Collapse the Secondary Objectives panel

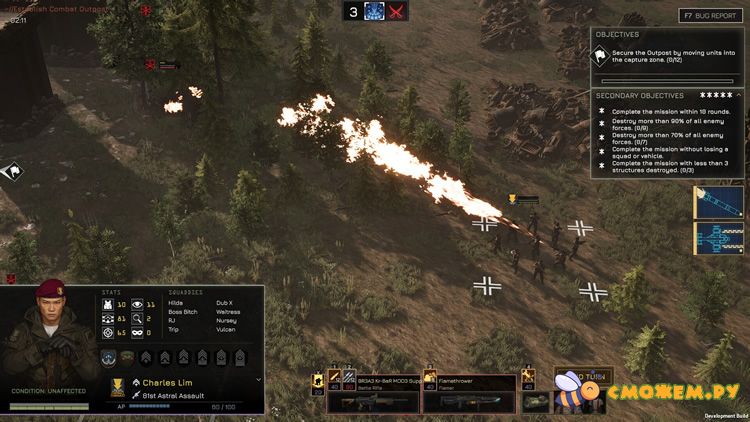[737, 95]
